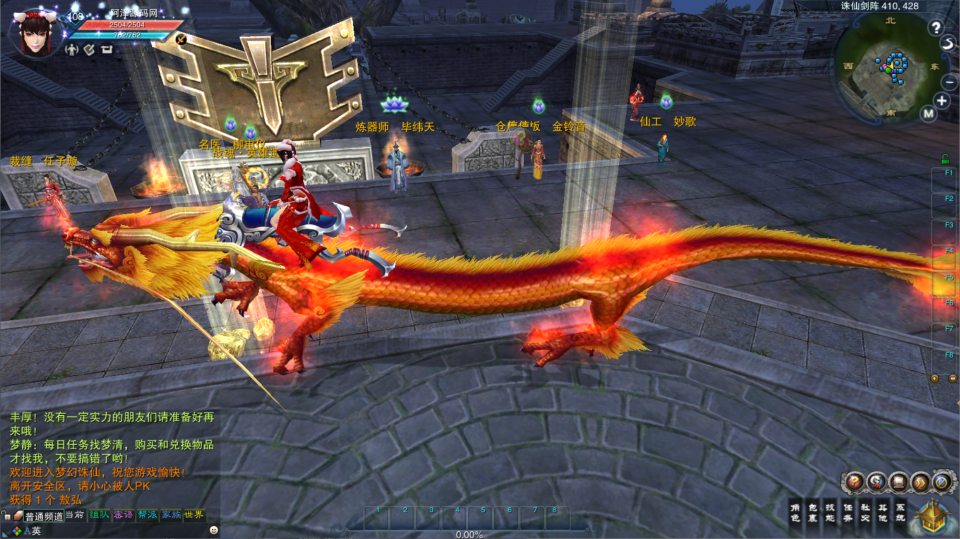960x539 pixels.
Task: Open the question mark help button
Action: pos(935,28)
